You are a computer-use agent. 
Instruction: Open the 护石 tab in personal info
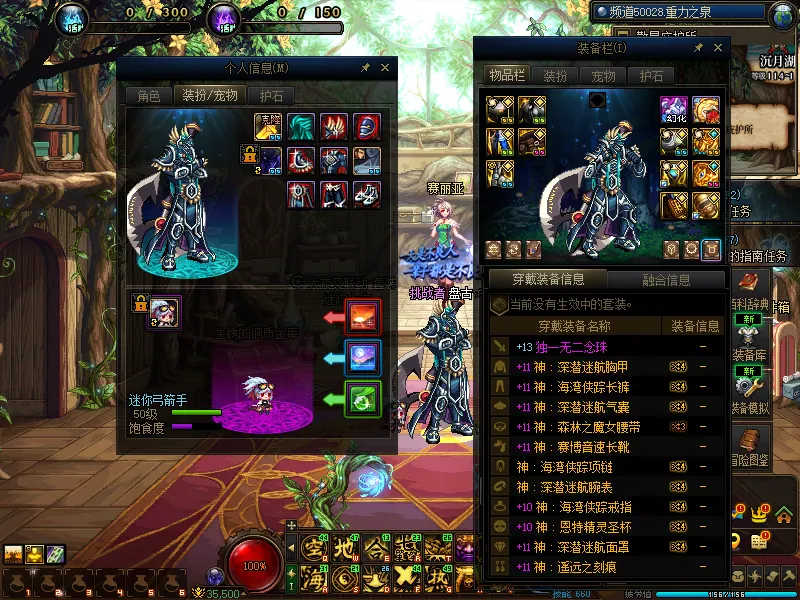(271, 96)
